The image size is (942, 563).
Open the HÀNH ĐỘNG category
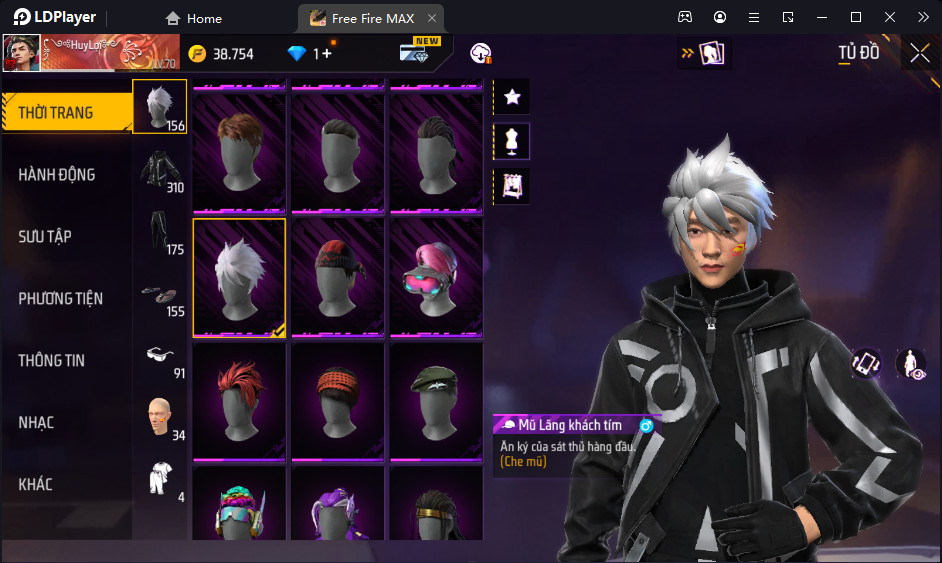coord(66,174)
